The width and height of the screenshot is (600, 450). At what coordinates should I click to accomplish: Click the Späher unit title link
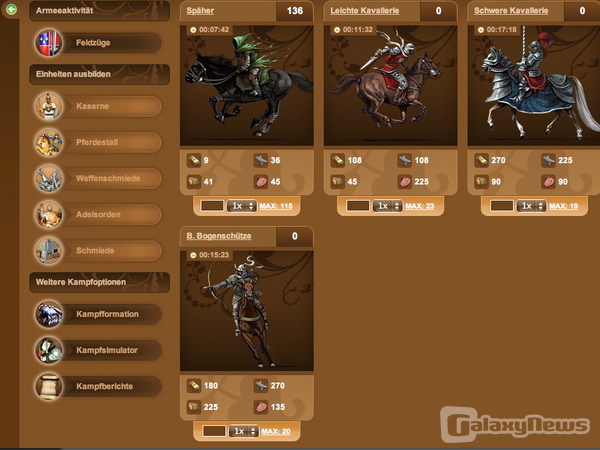pos(200,11)
